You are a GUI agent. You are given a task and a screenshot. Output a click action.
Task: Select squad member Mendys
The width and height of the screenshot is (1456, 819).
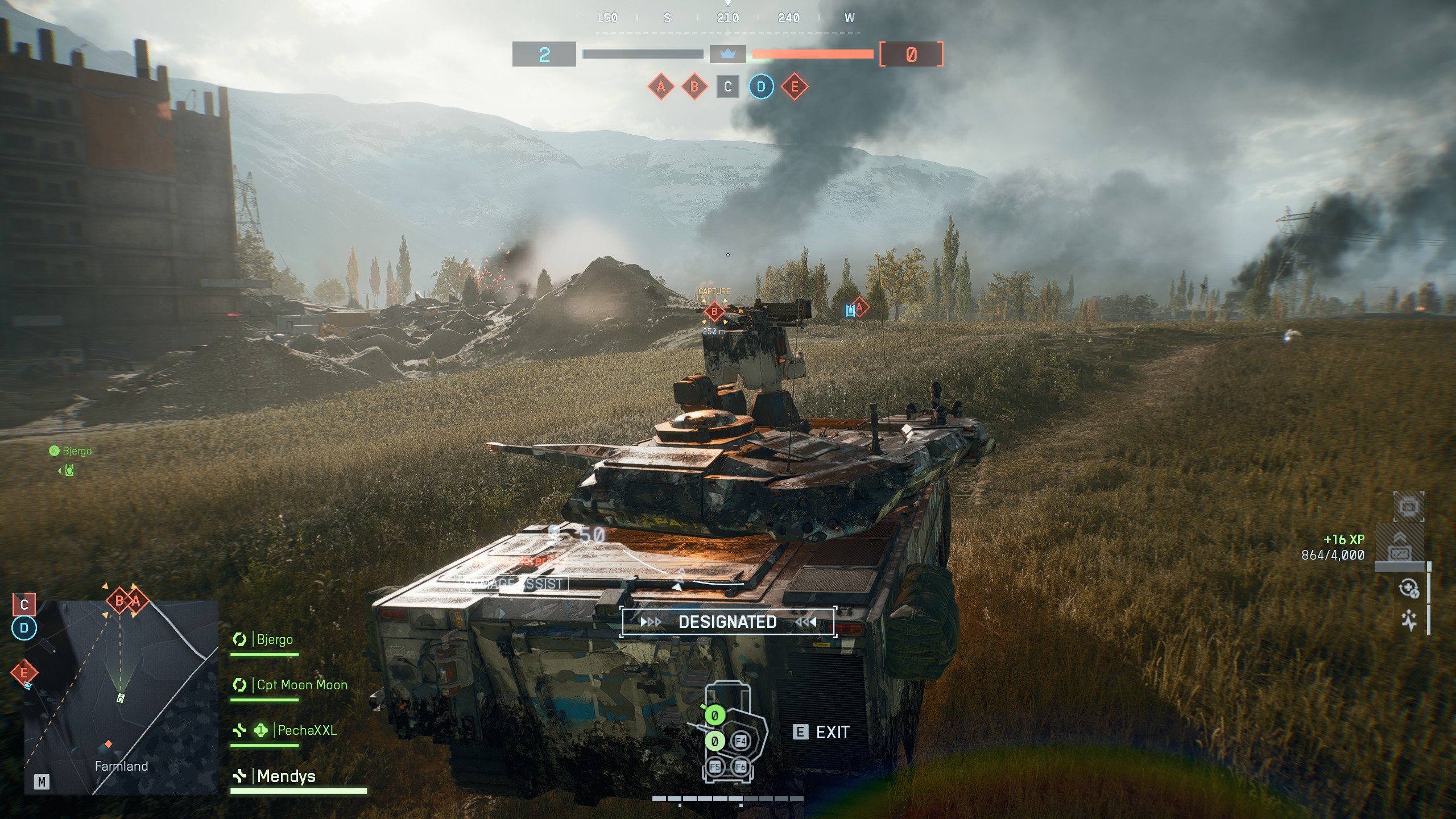tap(286, 777)
